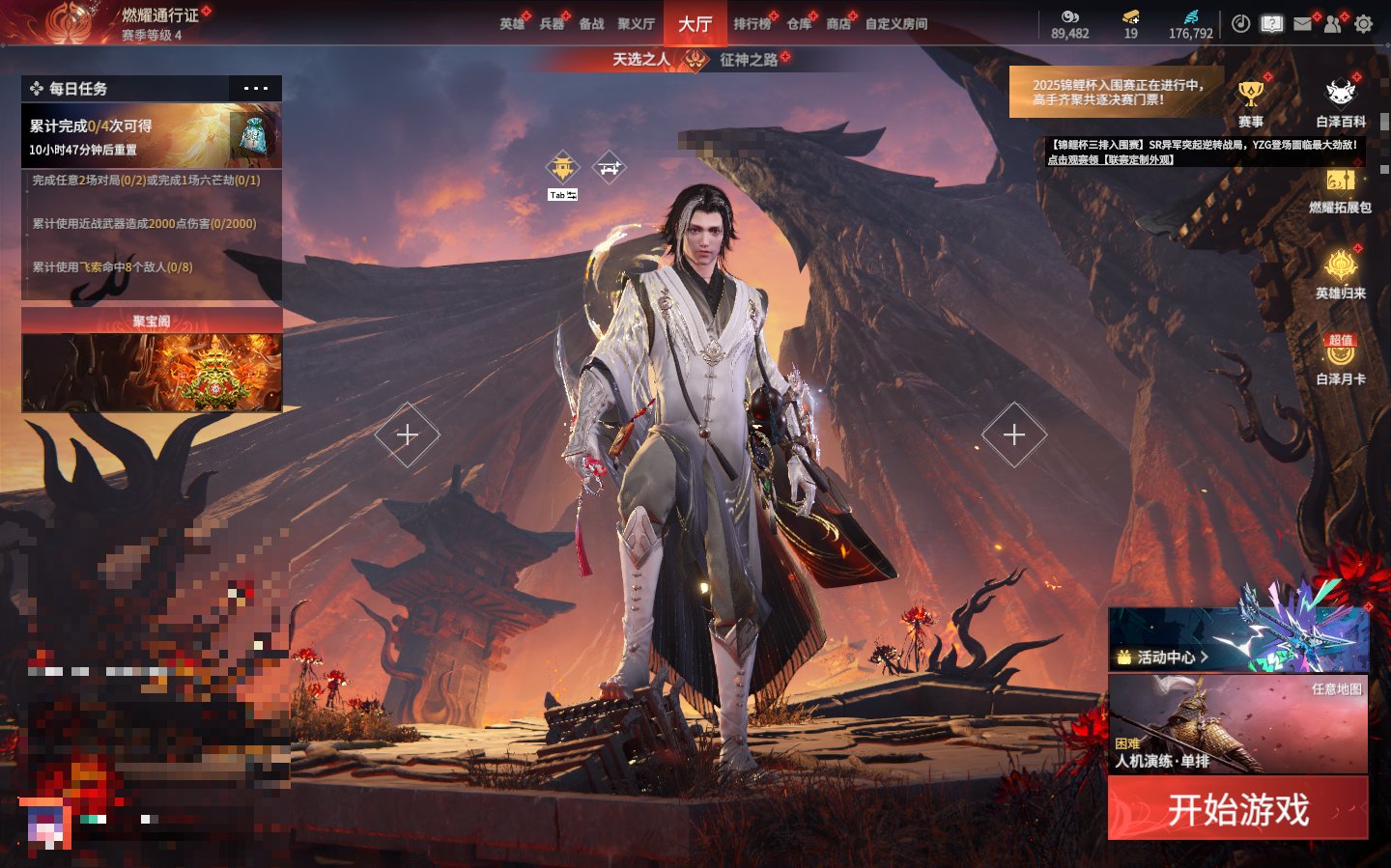Open the mail envelope icon
1391x868 pixels.
(1302, 24)
